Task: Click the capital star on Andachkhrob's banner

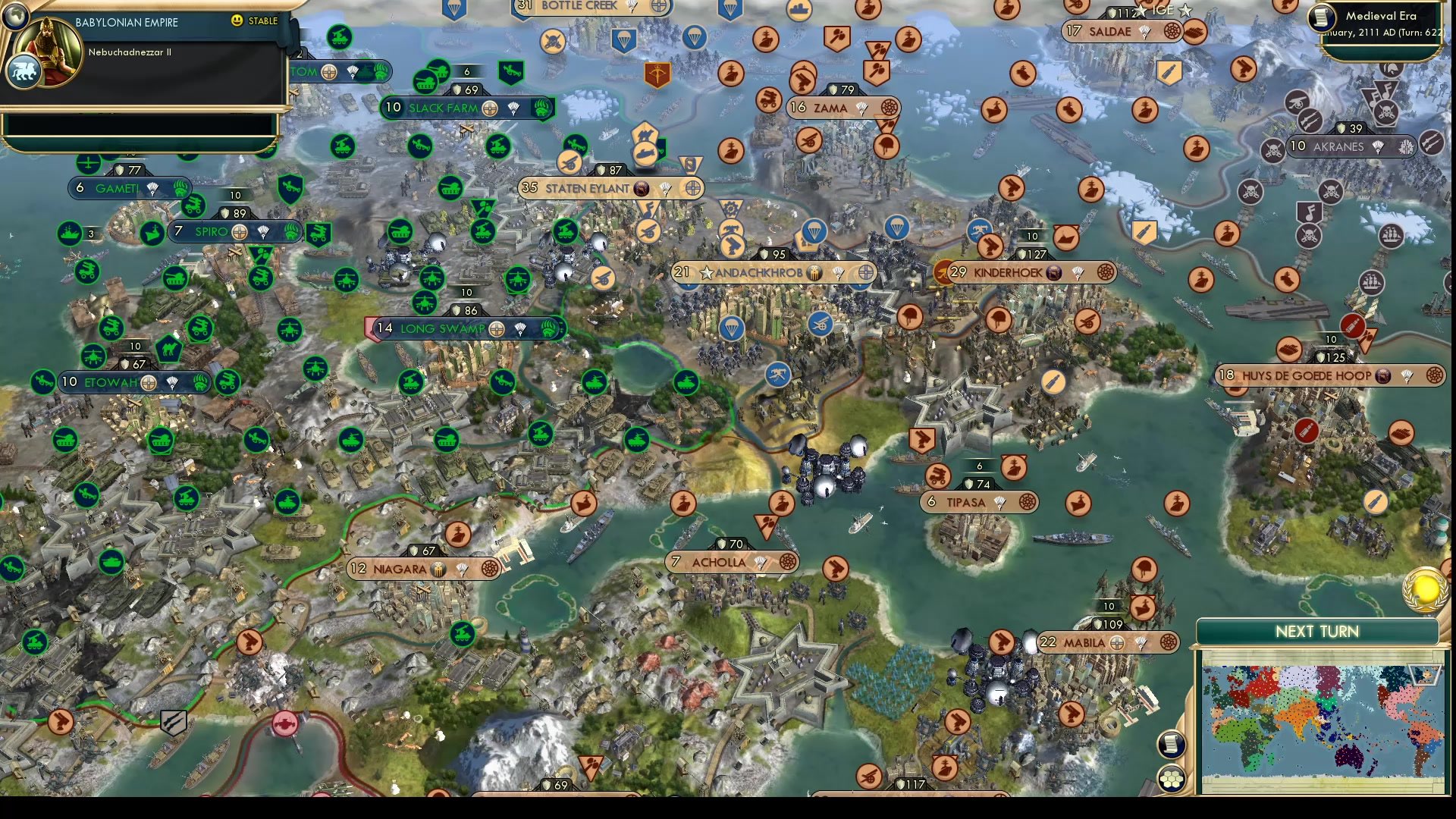Action: click(x=708, y=271)
